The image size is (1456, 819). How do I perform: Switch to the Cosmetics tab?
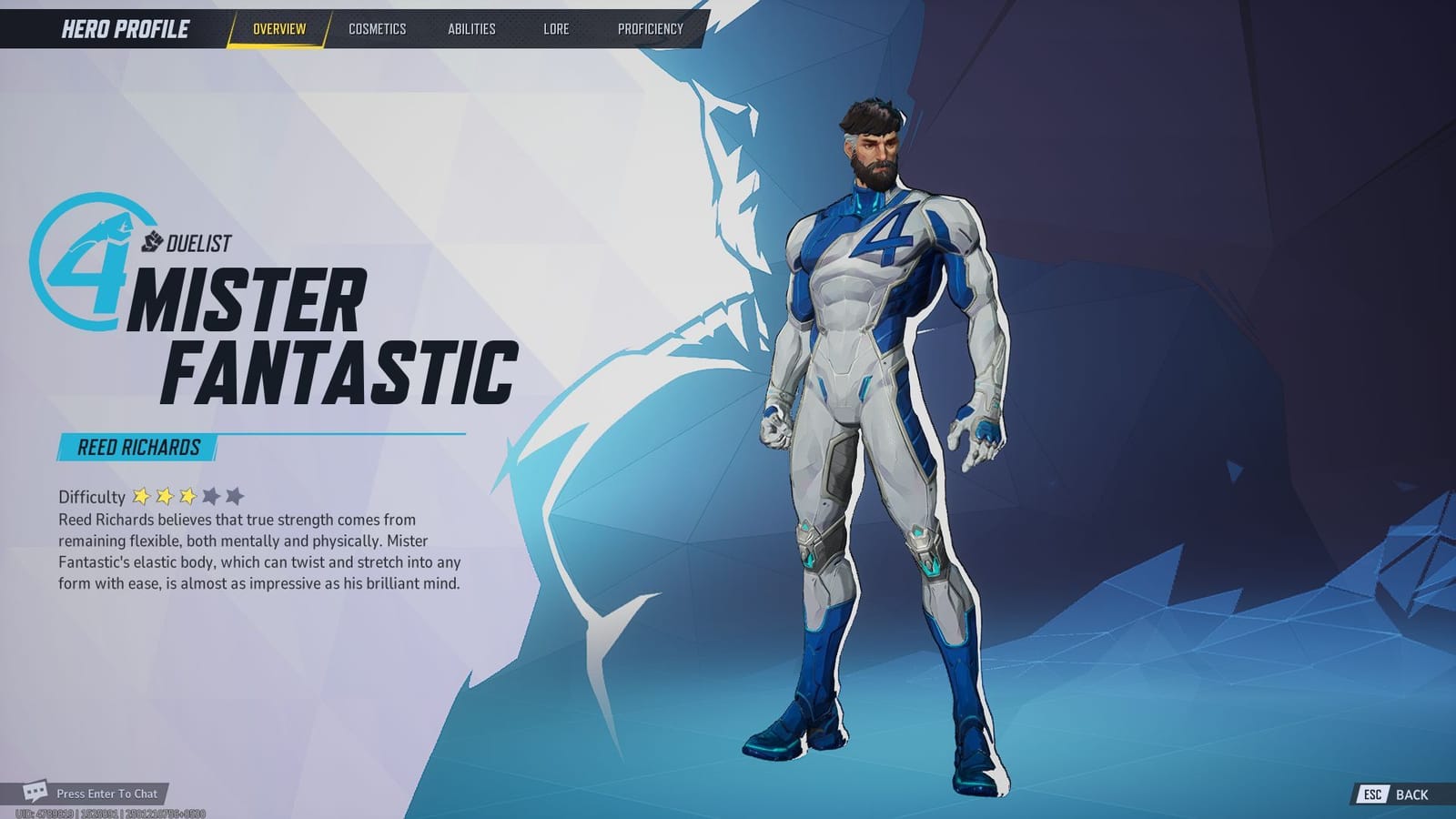tap(376, 28)
